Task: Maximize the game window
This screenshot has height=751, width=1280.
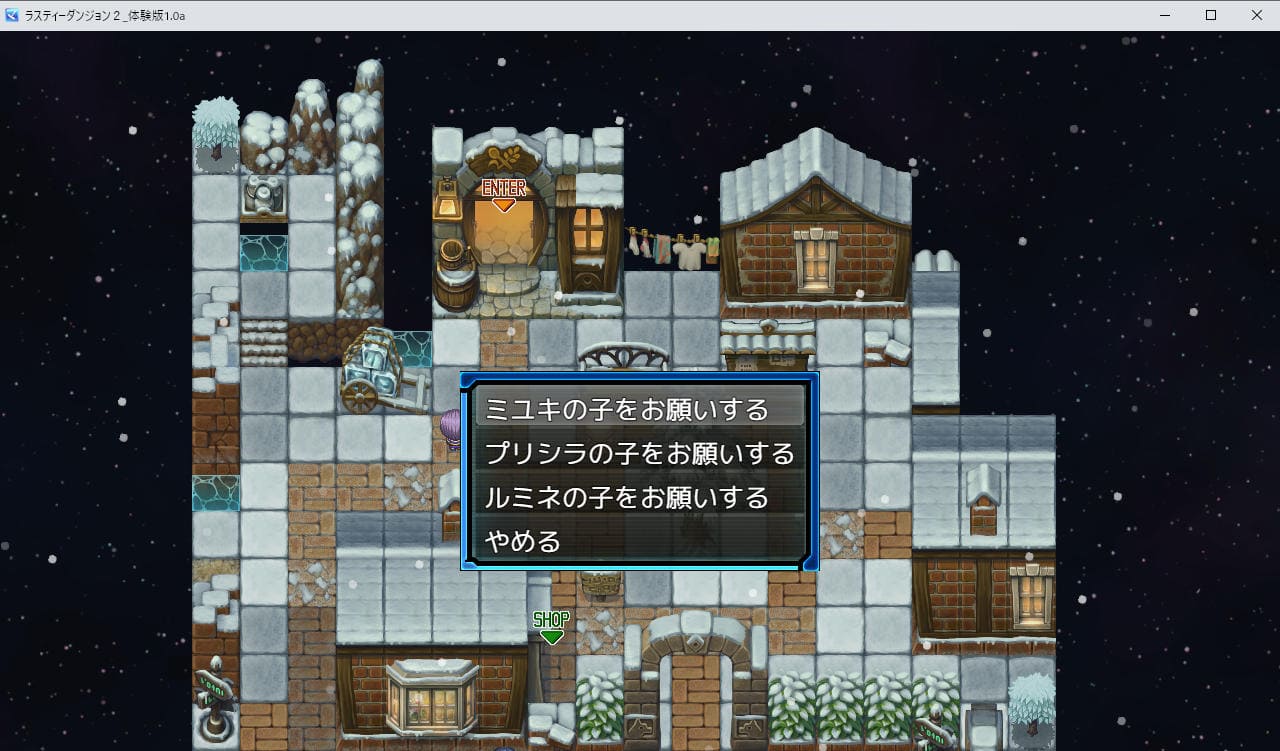Action: pyautogui.click(x=1211, y=15)
